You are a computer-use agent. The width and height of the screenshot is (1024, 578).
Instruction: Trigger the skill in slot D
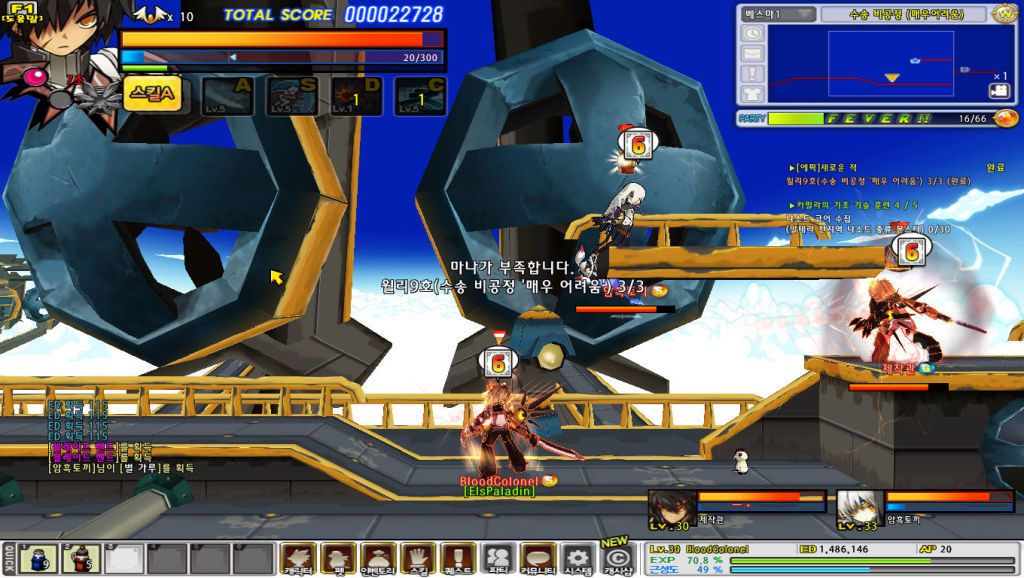point(355,97)
